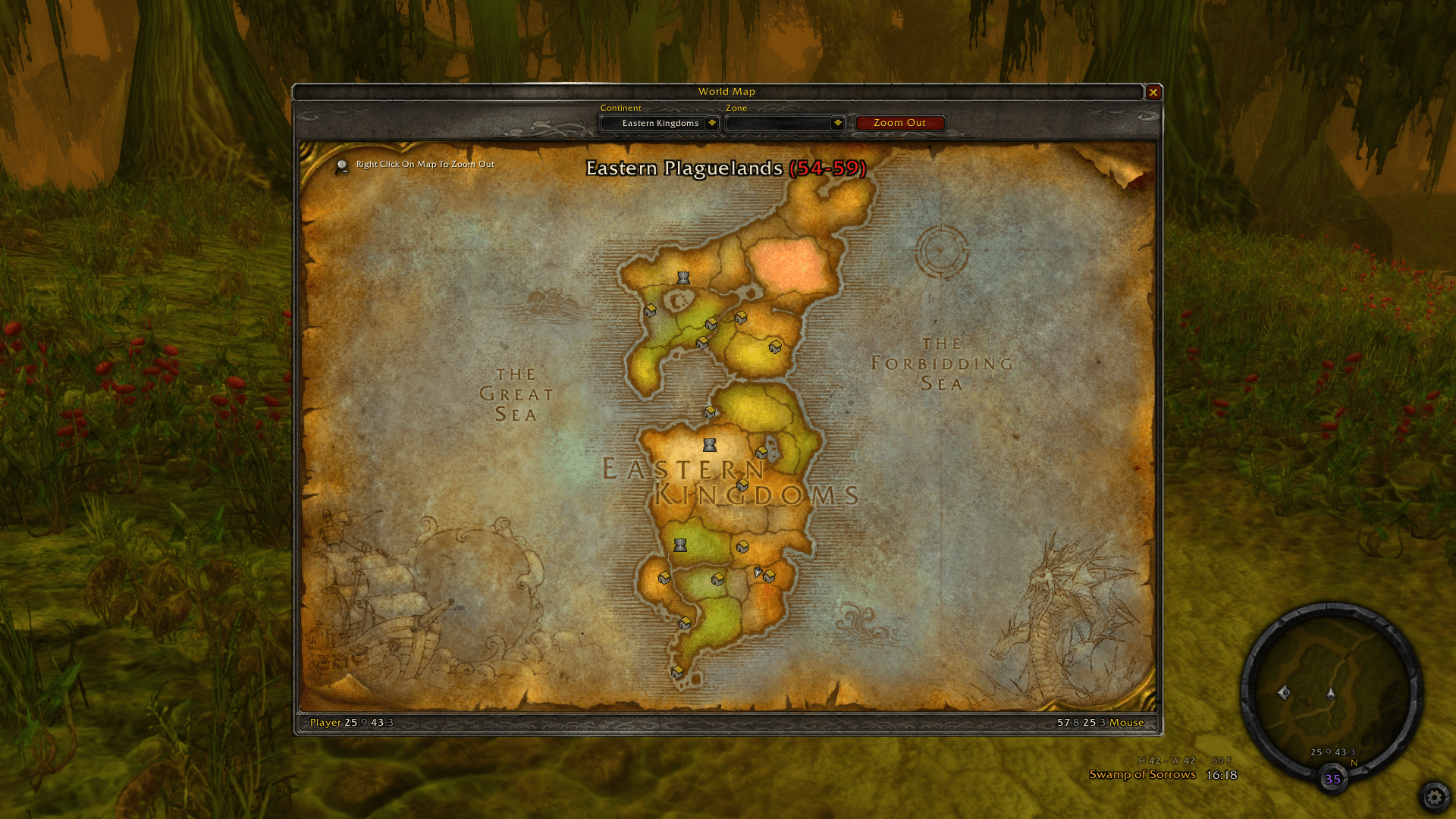
Task: Click the Continent dropdown's yellow arrow
Action: pos(711,123)
